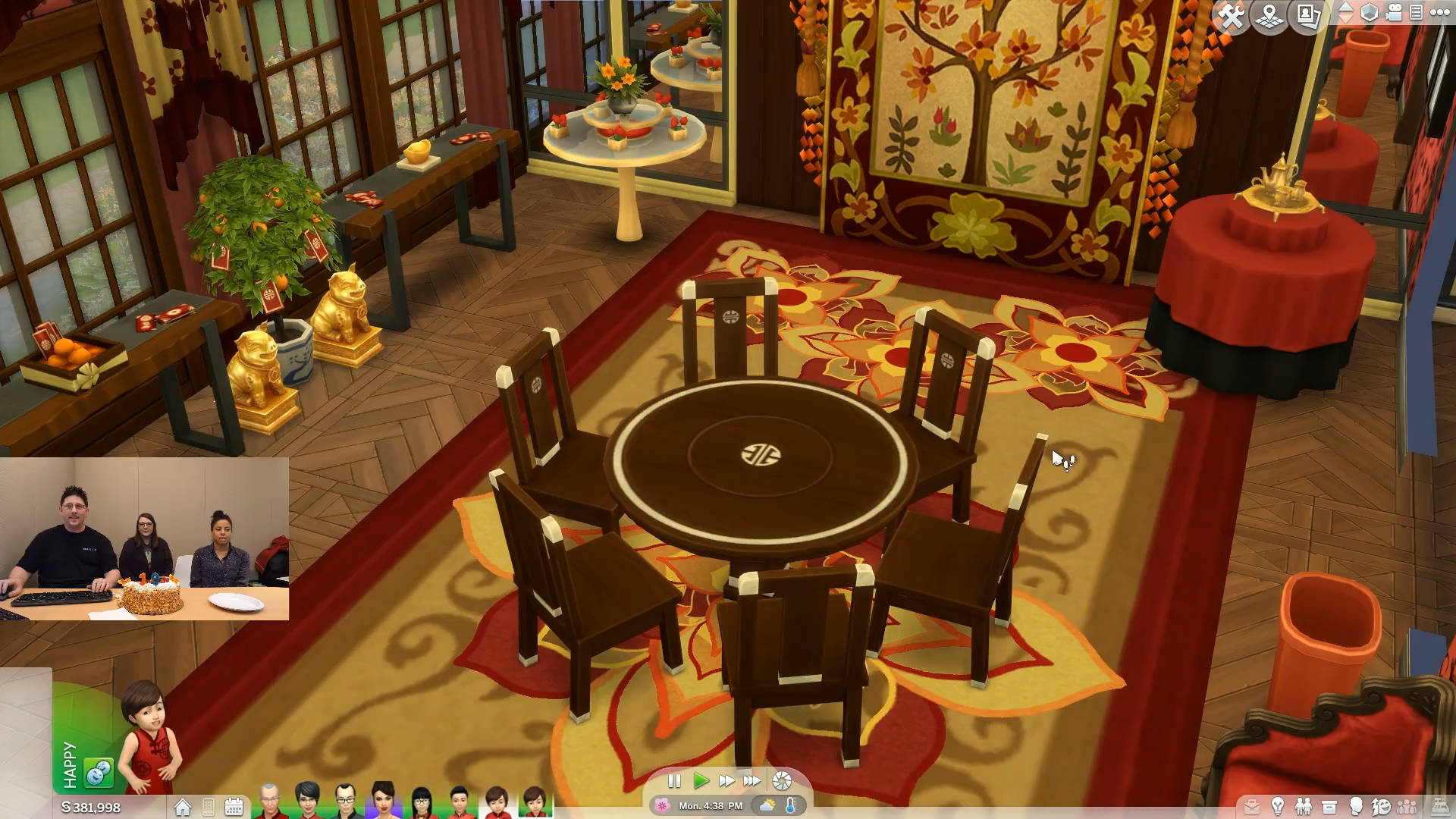Open the three-dot game options menu
Screen dimensions: 1456x819
tap(1439, 13)
